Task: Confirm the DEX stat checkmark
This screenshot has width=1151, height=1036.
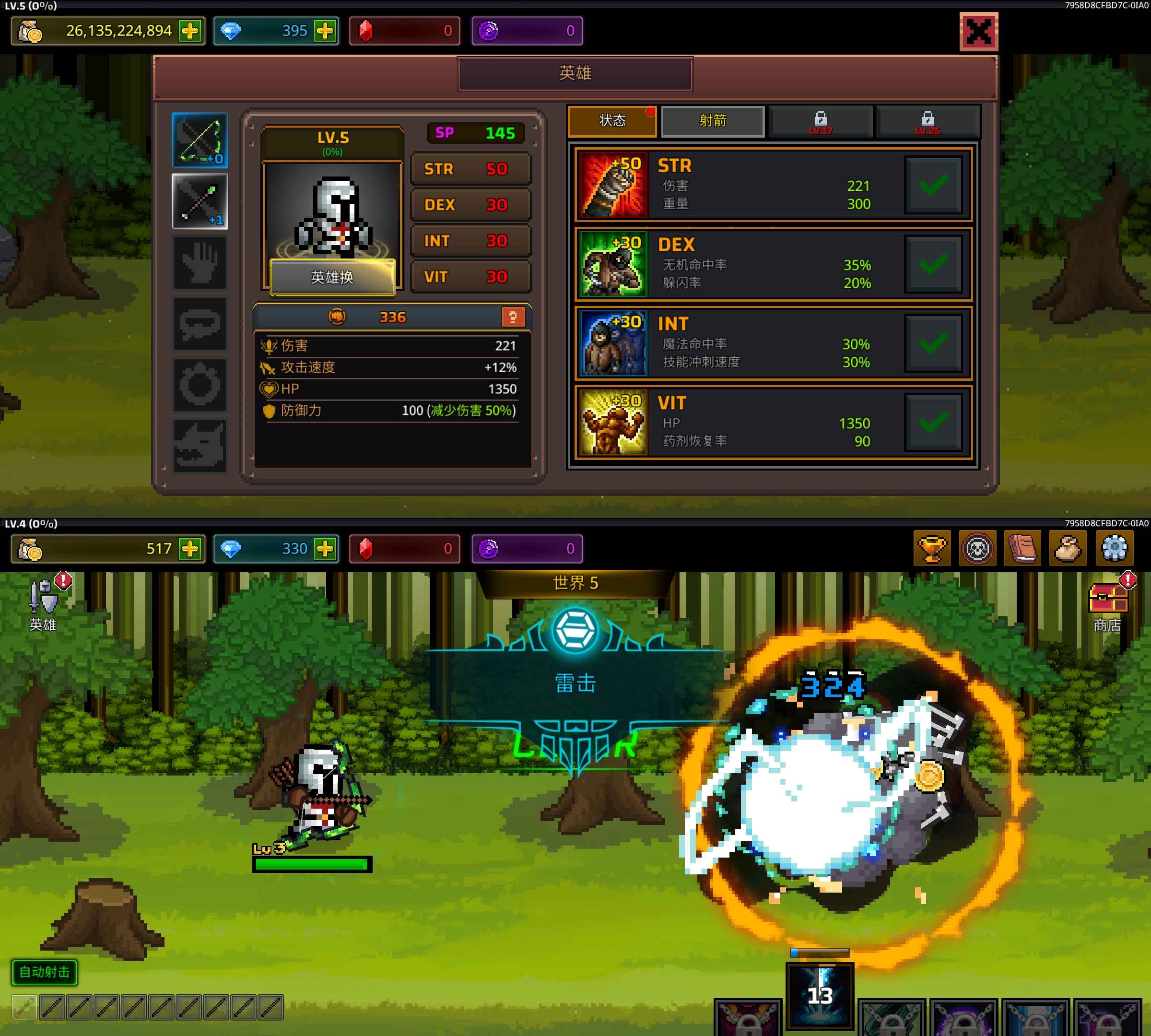Action: 933,264
